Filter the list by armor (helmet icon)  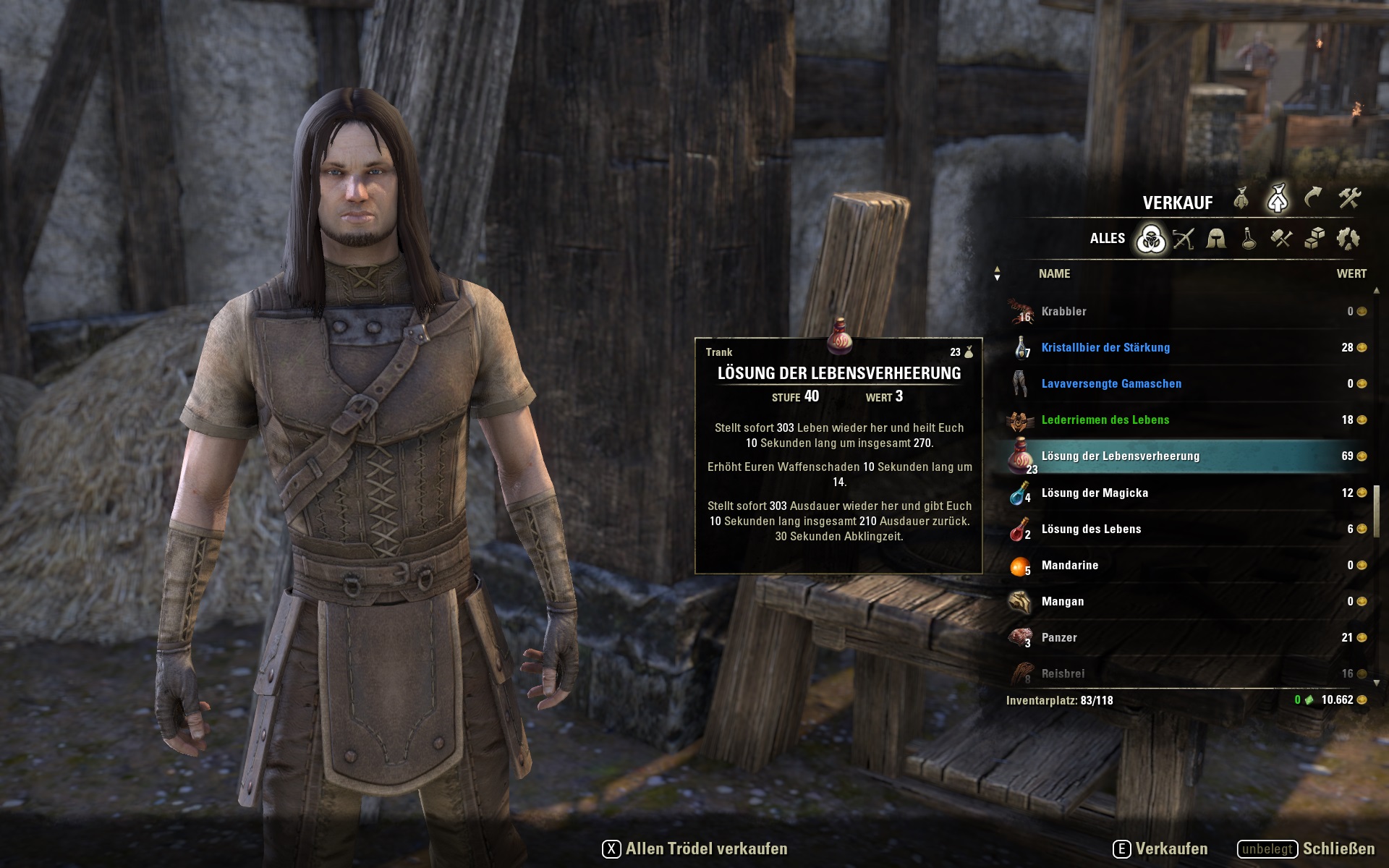point(1216,239)
